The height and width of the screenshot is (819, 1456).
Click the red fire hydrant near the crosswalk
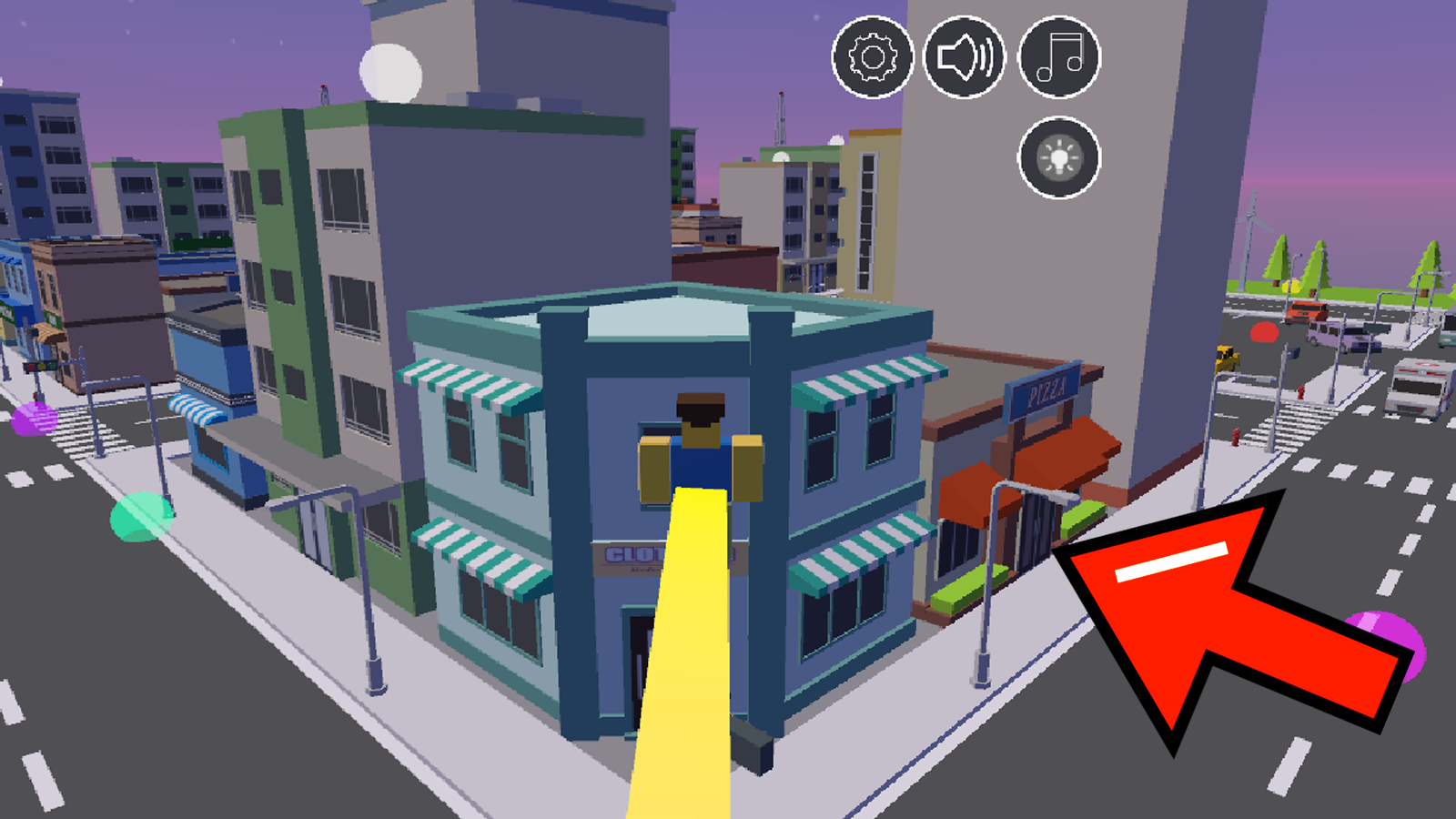(1300, 392)
